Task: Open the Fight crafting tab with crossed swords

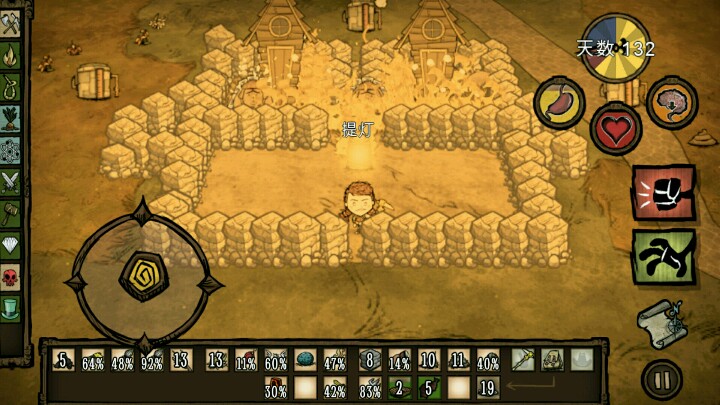Action: coord(11,181)
